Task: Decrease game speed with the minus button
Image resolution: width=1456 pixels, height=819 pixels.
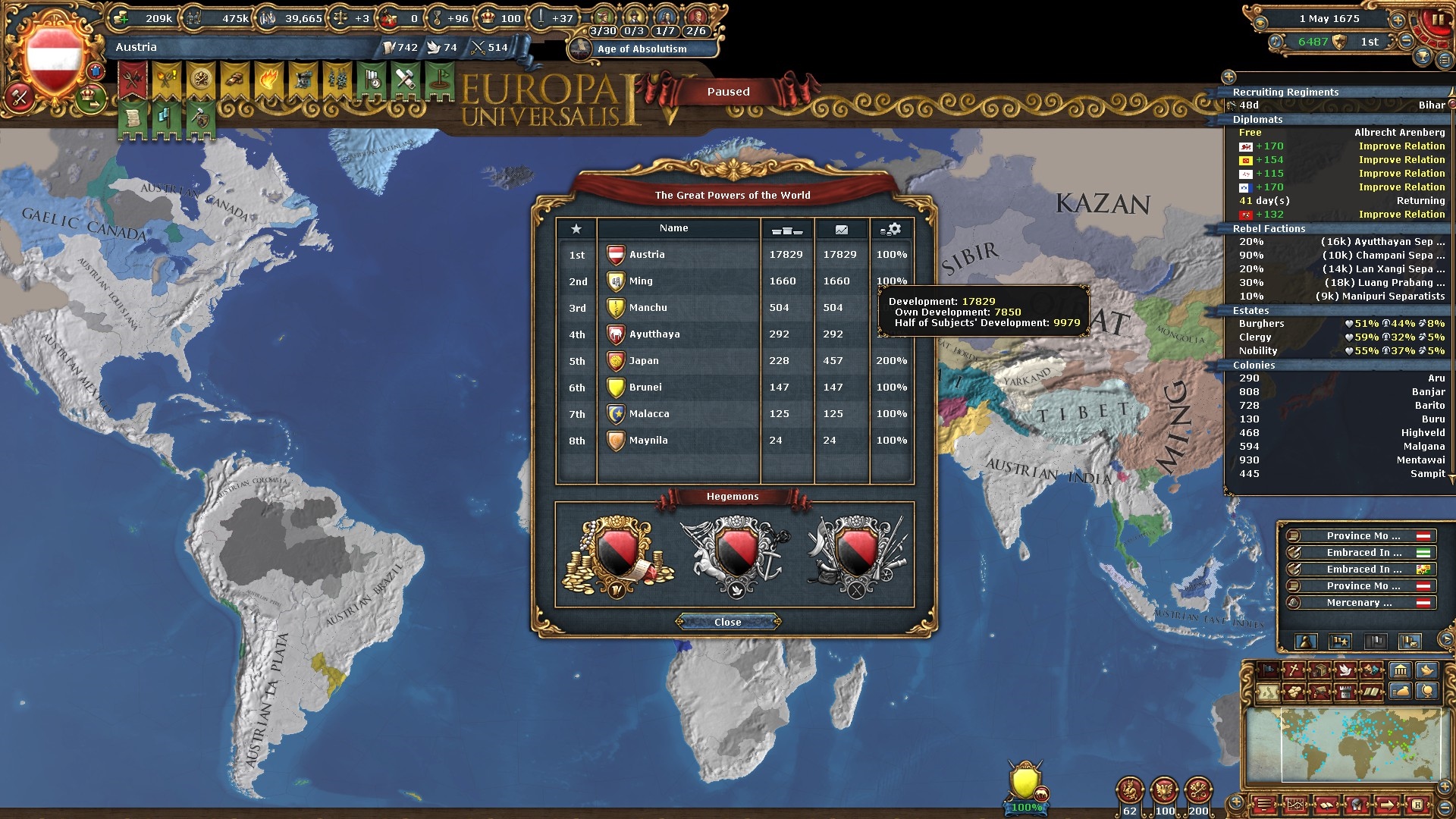Action: click(1406, 42)
